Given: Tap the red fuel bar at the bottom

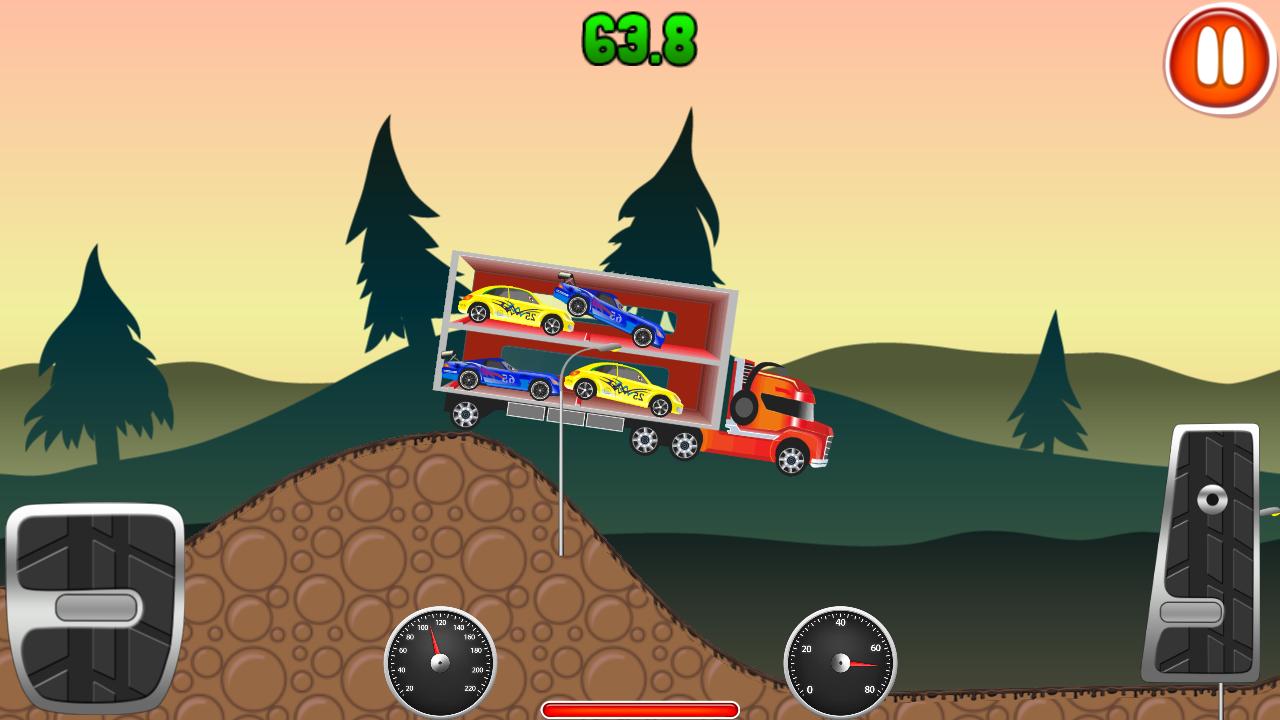Looking at the screenshot, I should (640, 707).
